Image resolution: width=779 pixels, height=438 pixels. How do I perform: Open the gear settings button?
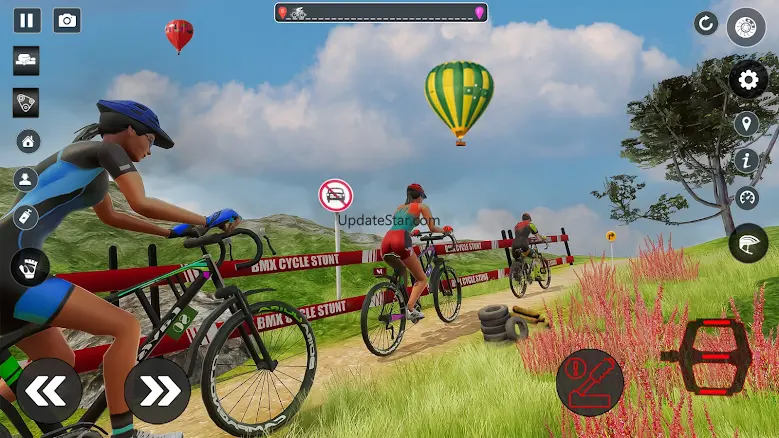(748, 79)
